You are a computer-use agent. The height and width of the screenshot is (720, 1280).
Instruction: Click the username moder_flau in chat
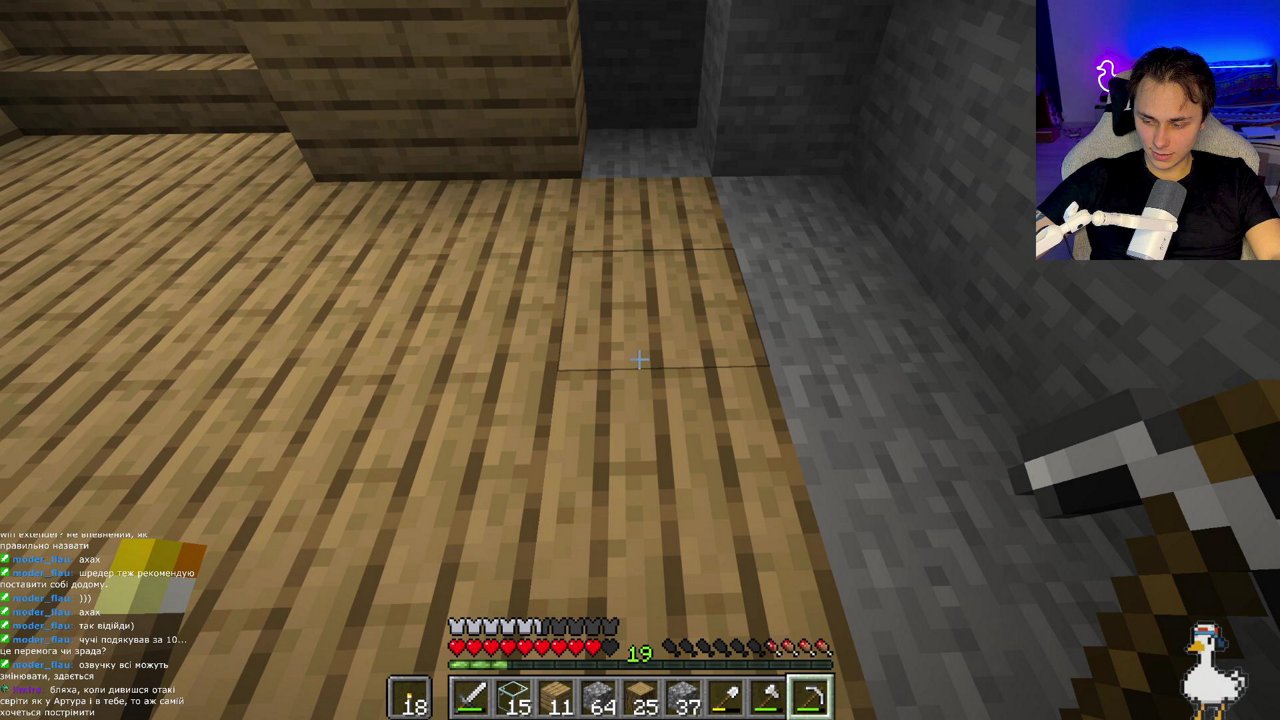(42, 559)
